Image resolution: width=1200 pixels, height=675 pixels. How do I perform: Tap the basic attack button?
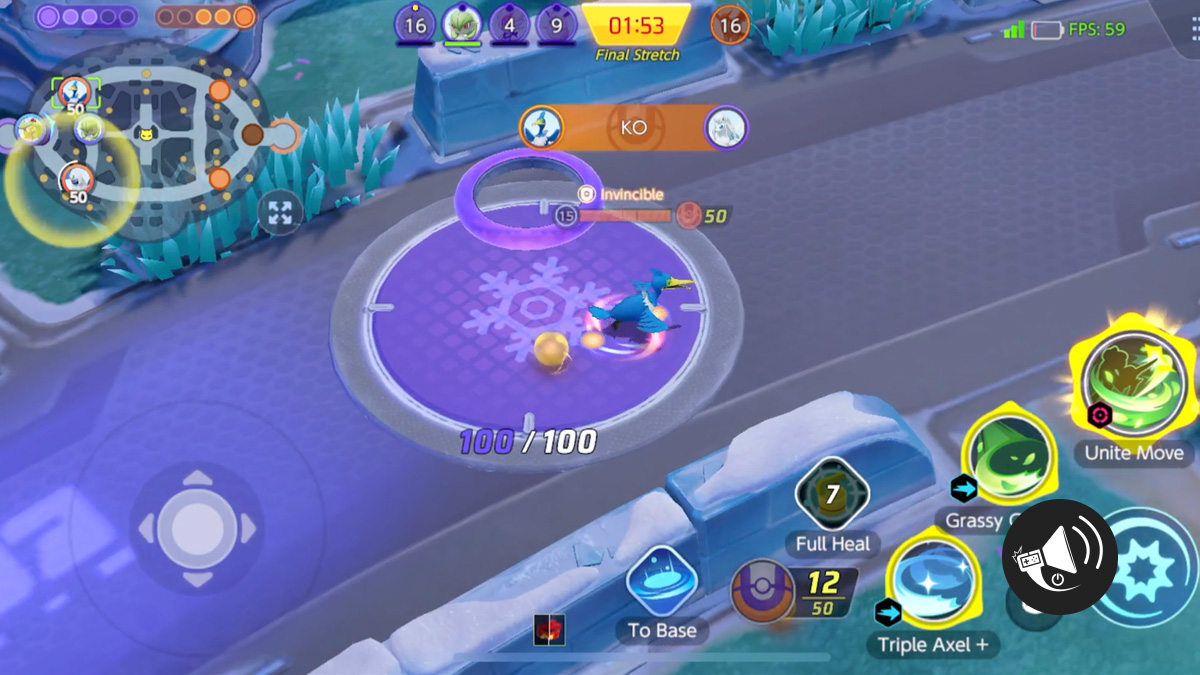click(1150, 570)
